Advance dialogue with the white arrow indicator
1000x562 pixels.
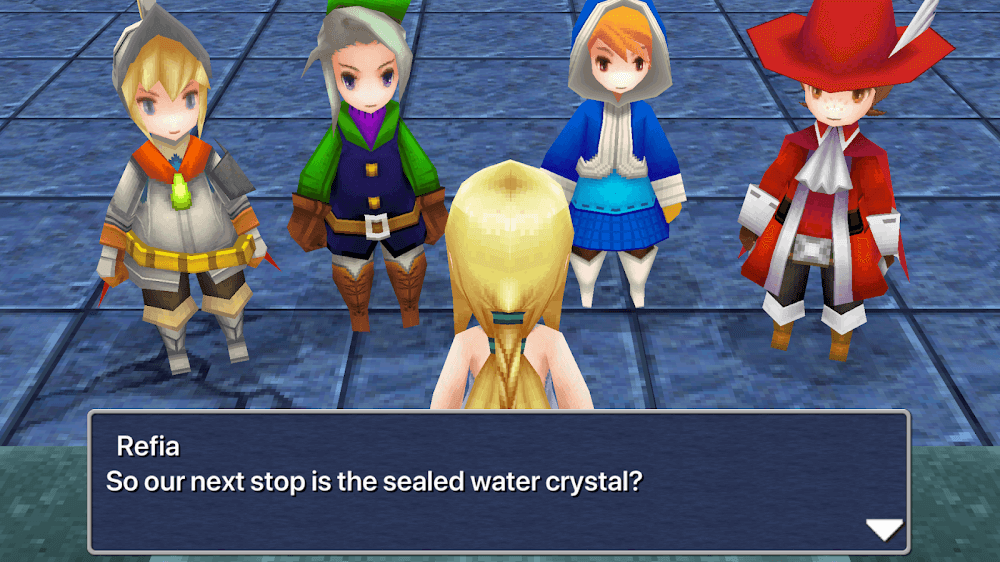point(883,530)
